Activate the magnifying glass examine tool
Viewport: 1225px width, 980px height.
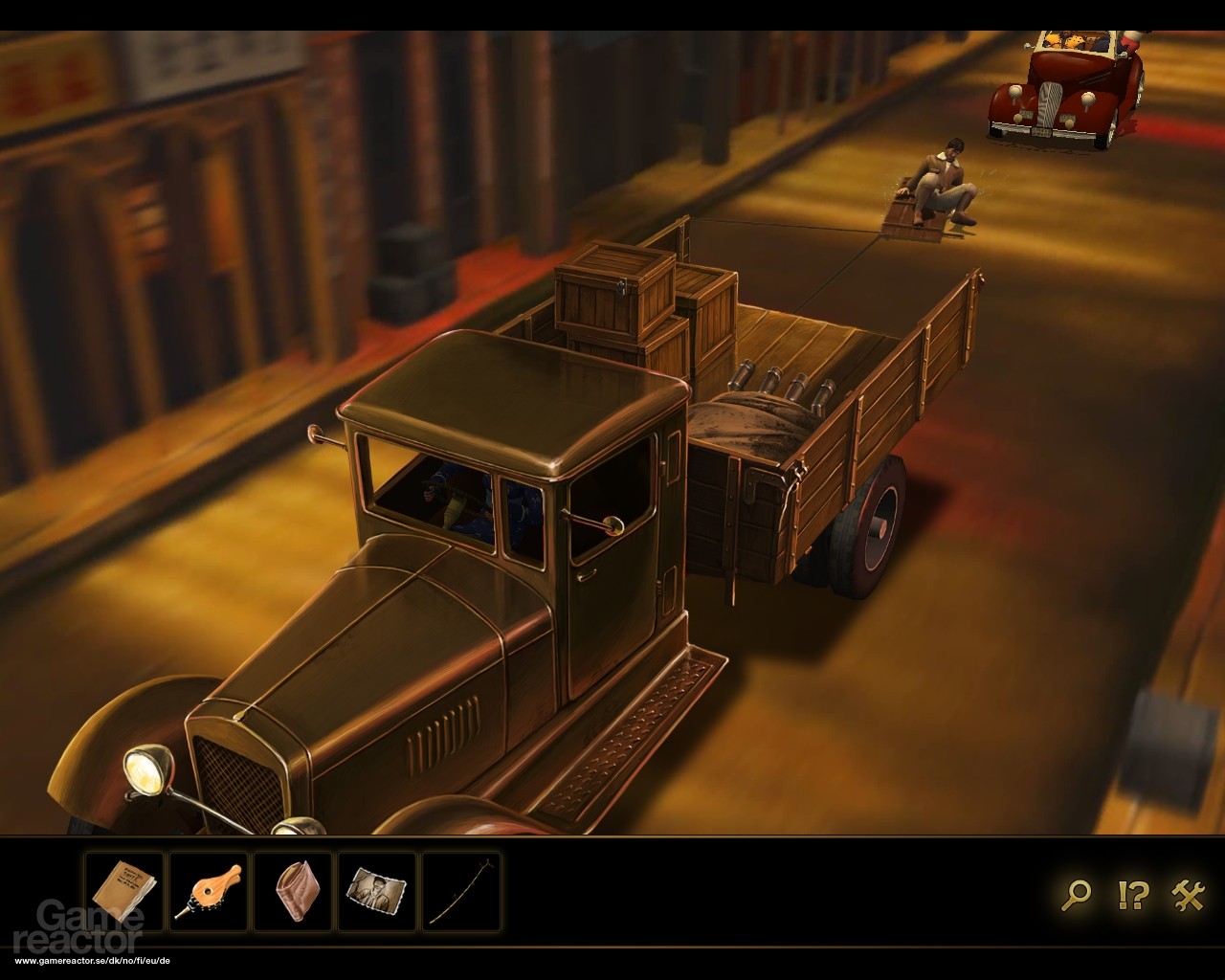point(1077,895)
